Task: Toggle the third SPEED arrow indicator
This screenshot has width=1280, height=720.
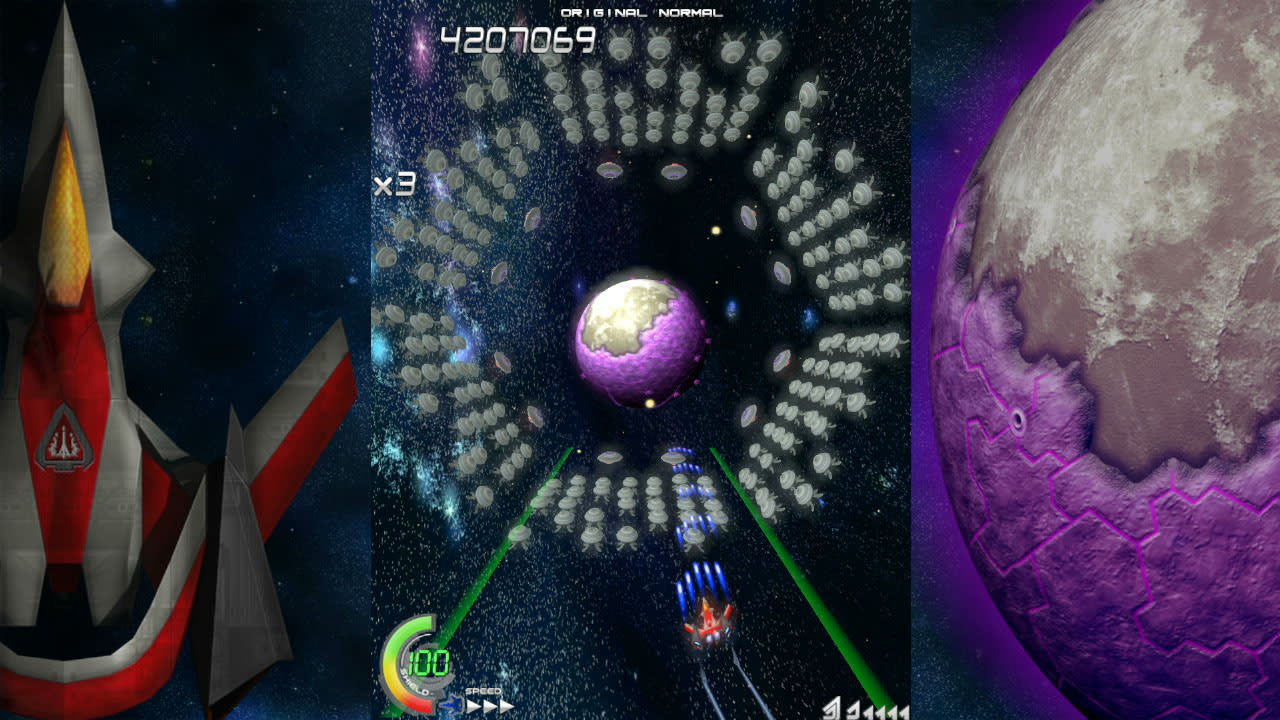Action: coord(506,704)
